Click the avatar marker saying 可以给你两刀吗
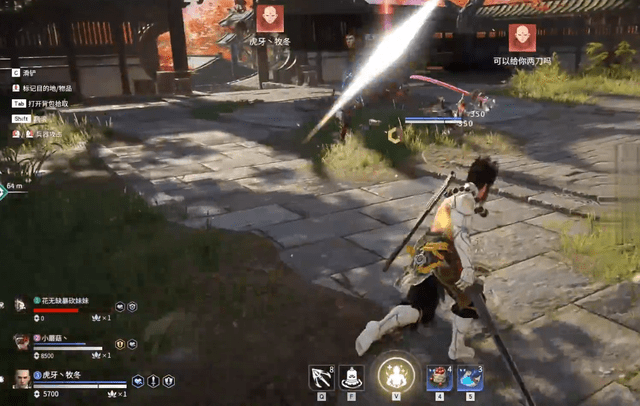Screen dimensions: 640x406 click(x=522, y=38)
